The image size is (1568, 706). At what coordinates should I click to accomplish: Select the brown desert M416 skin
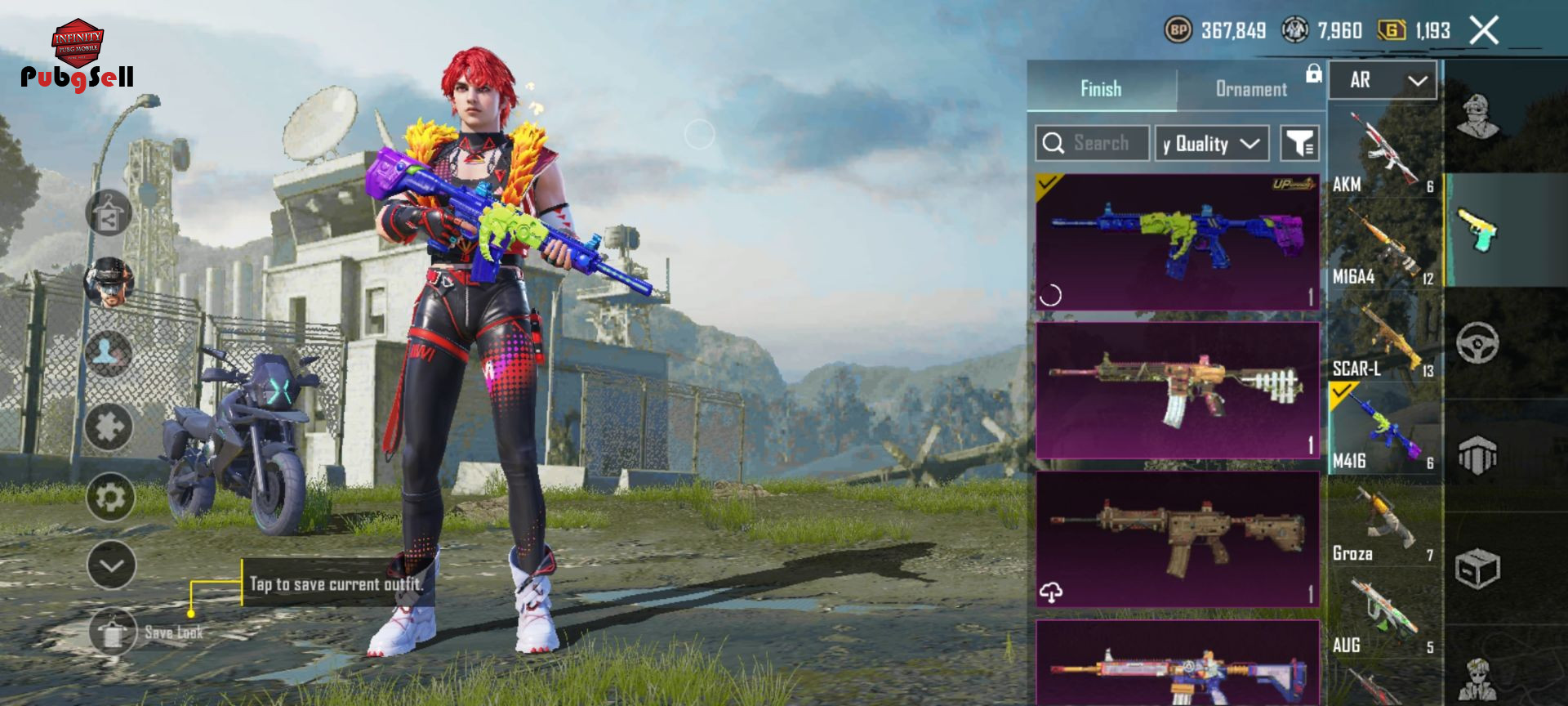(x=1177, y=538)
